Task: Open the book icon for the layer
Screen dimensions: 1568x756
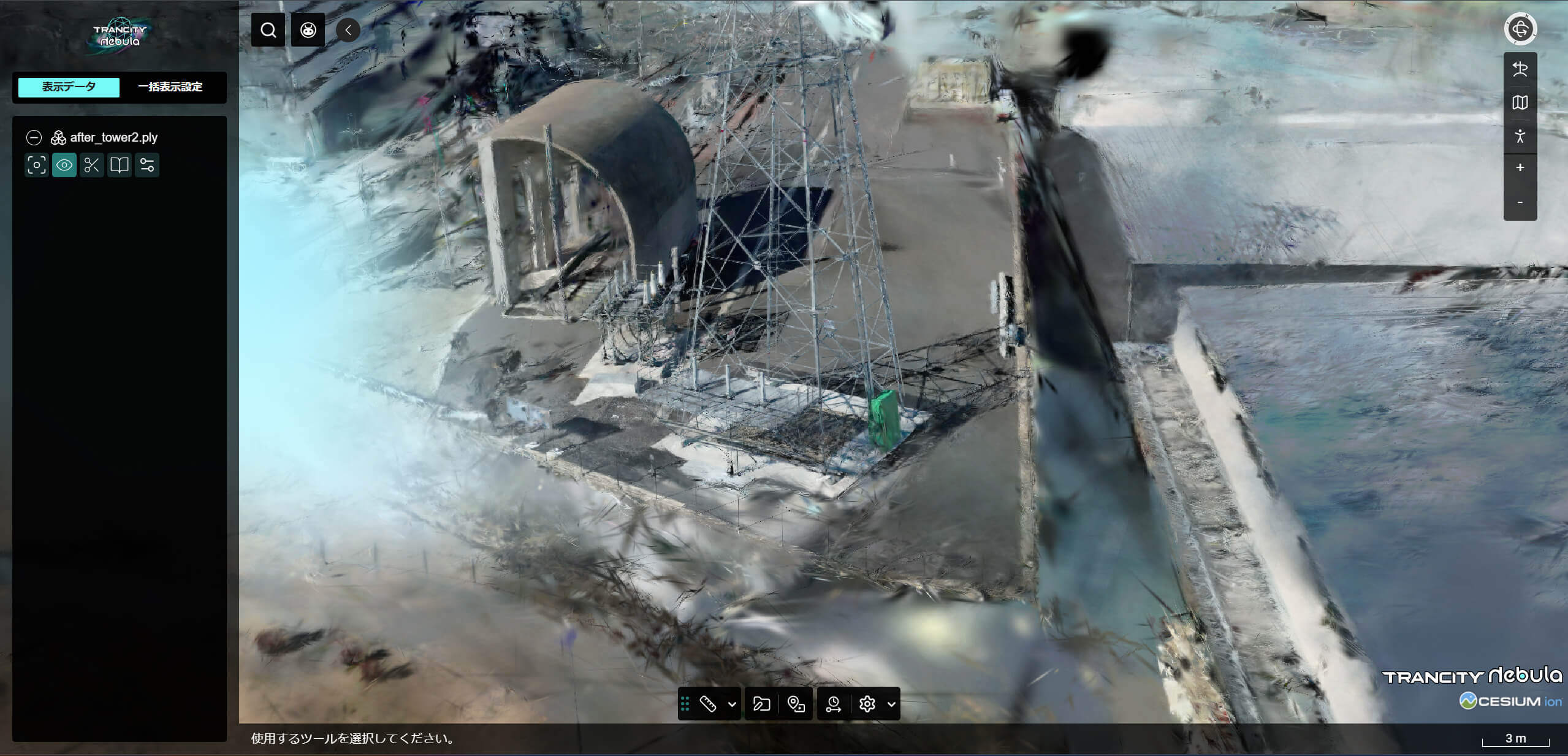Action: (x=120, y=165)
